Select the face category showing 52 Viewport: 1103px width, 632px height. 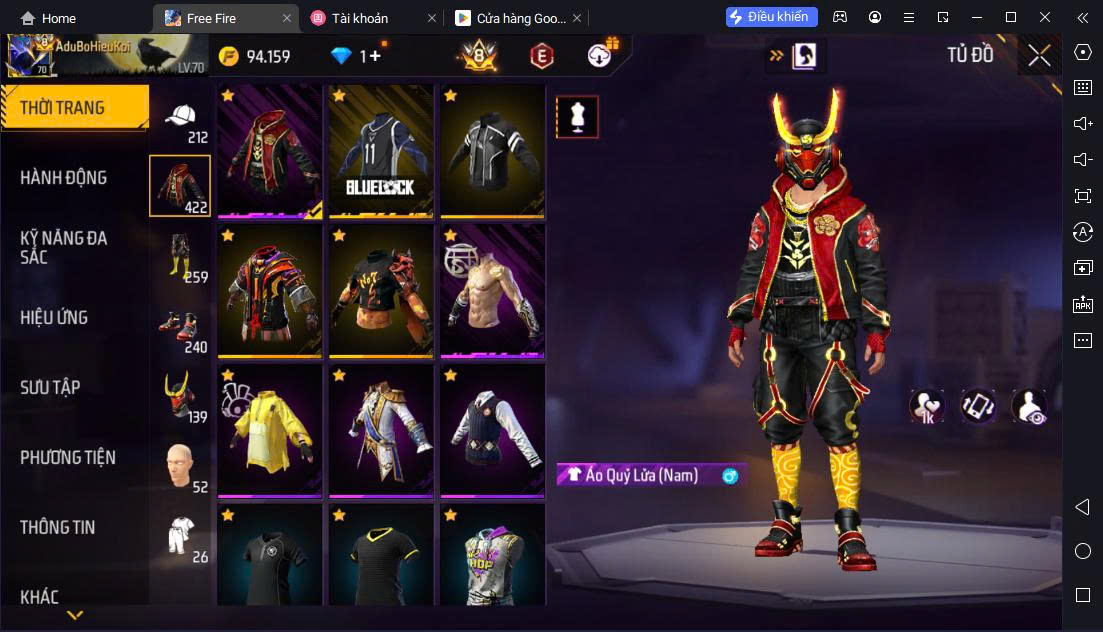pyautogui.click(x=181, y=468)
